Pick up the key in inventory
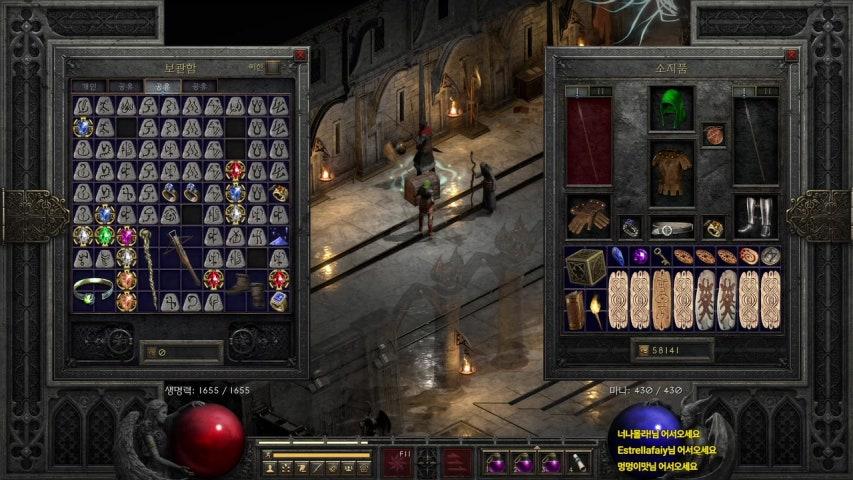 pos(660,256)
